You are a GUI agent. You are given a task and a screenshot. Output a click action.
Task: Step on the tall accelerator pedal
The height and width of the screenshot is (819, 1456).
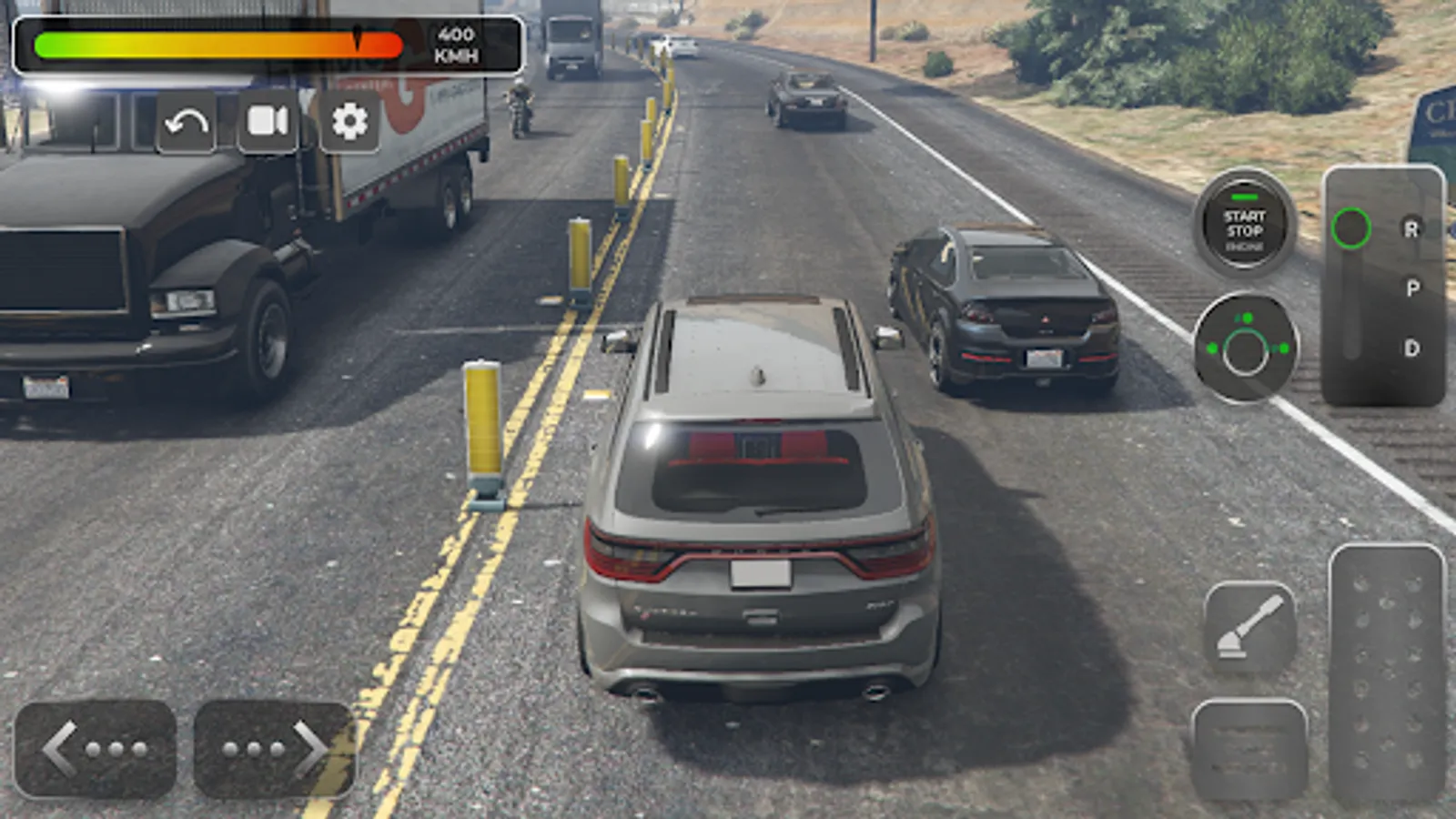tap(1386, 673)
